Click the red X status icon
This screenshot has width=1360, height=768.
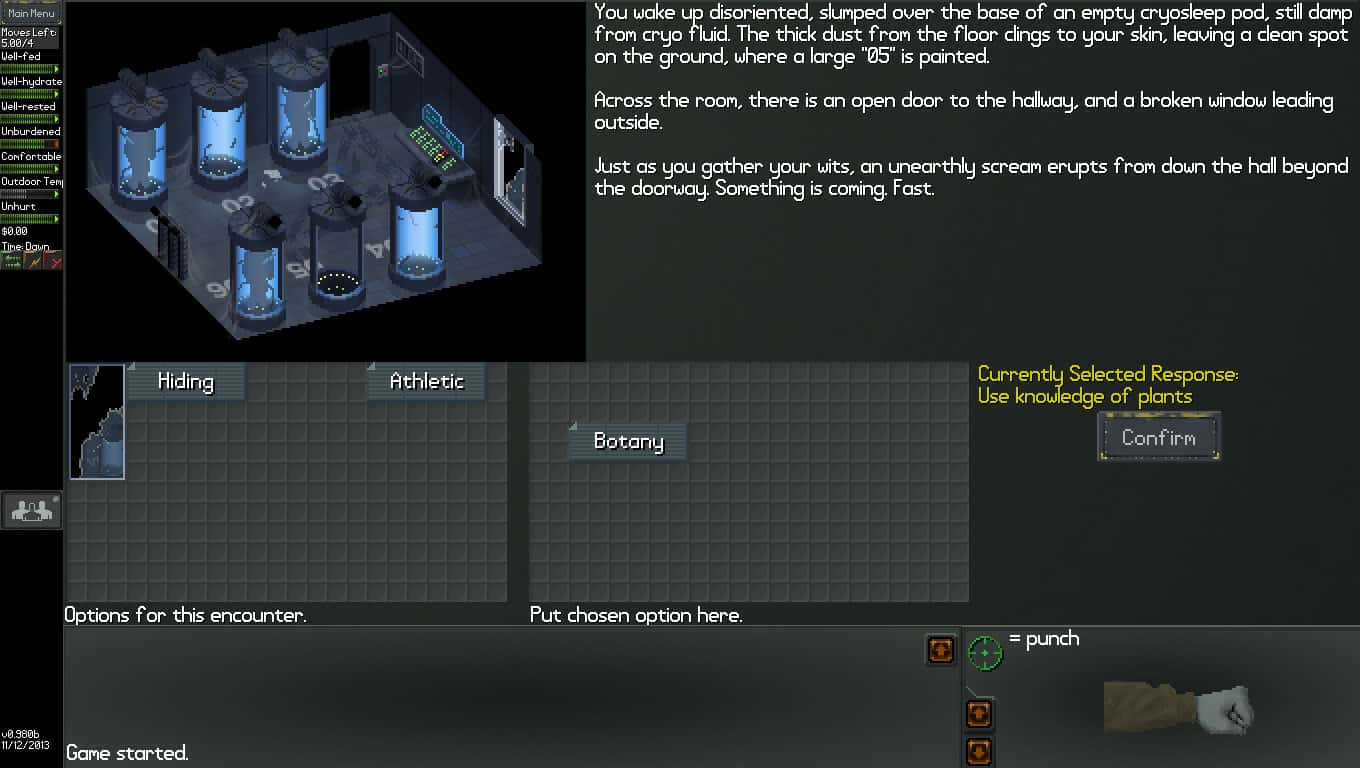[55, 260]
